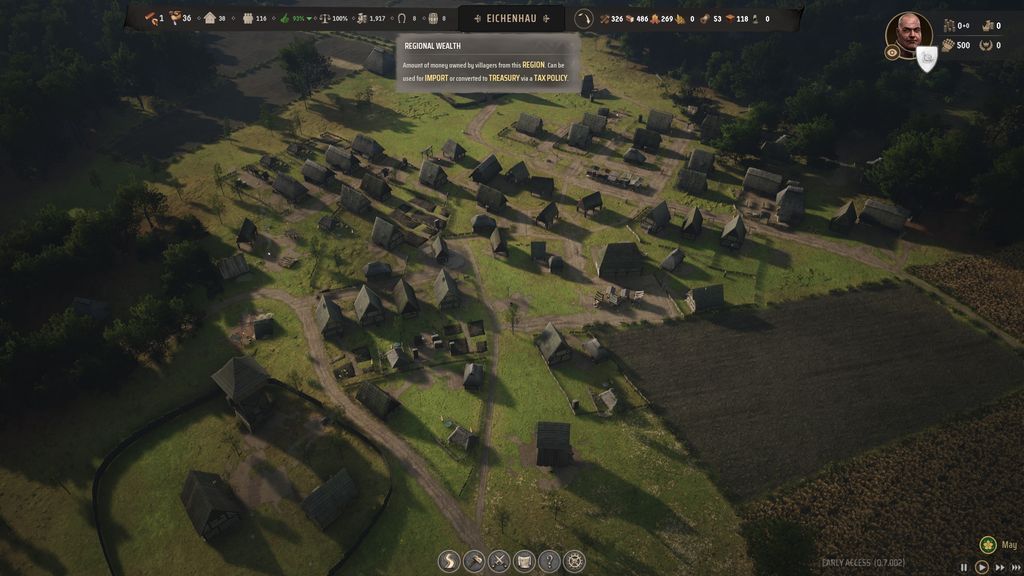The image size is (1024, 576).
Task: Click the spring season flower icon
Action: click(x=988, y=545)
